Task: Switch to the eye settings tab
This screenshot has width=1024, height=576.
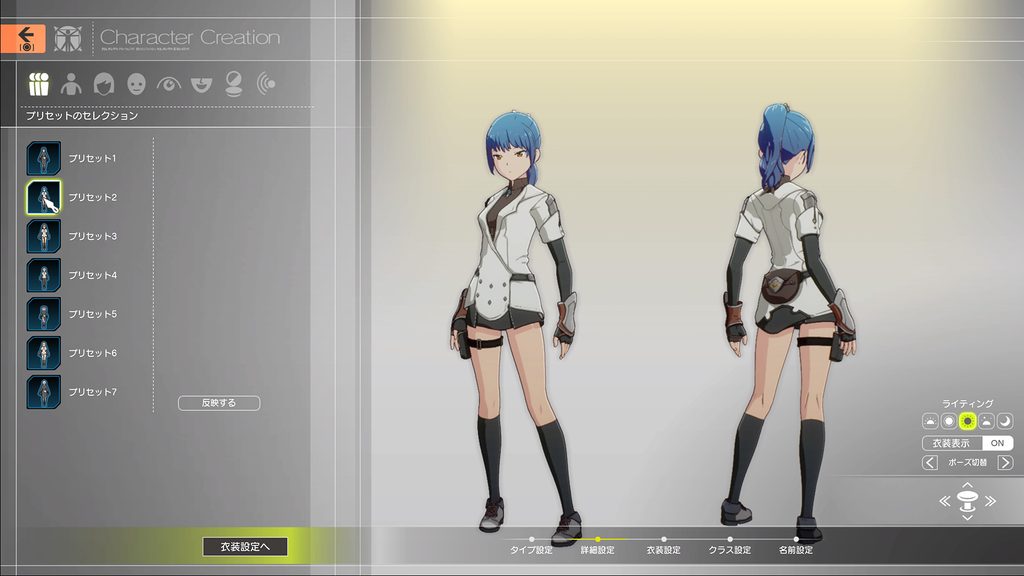Action: [168, 84]
